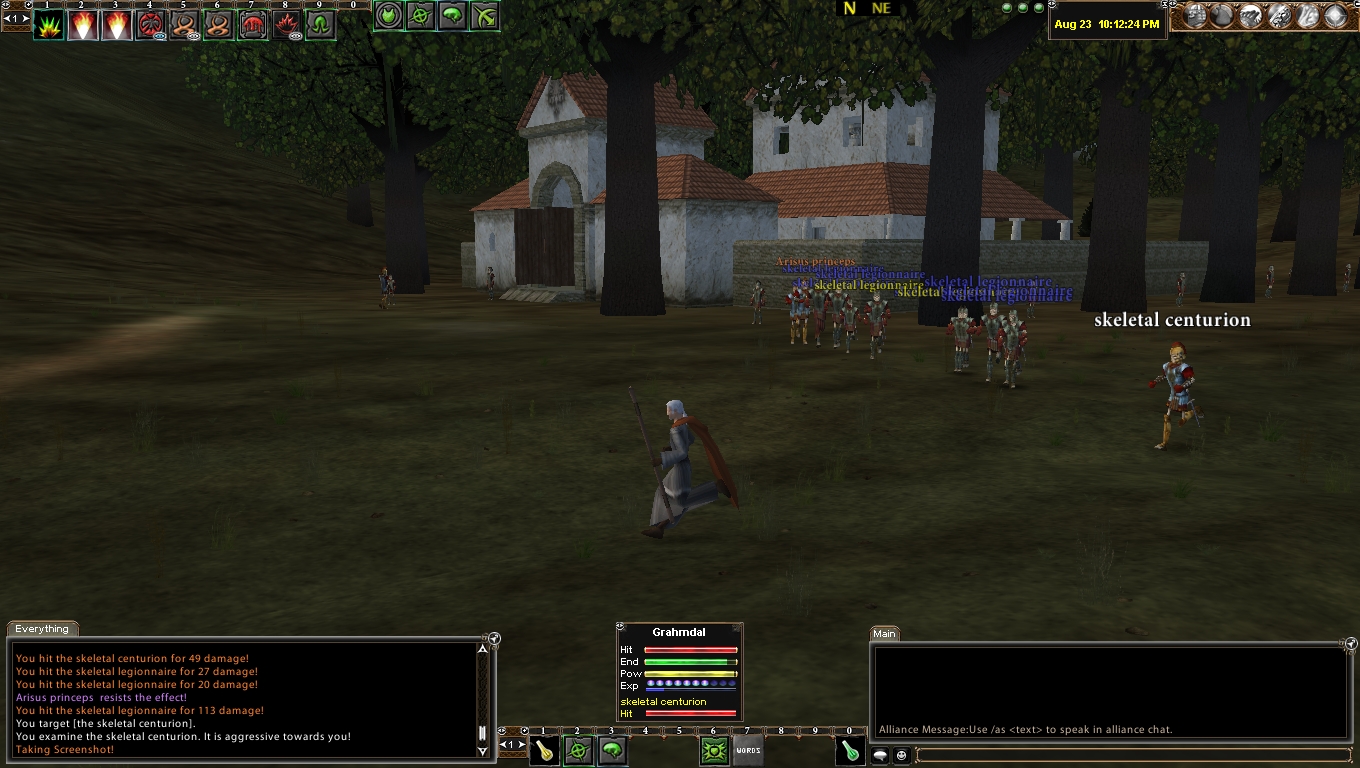
Task: Use the green potion in bottom hotbar slot 0
Action: [850, 751]
